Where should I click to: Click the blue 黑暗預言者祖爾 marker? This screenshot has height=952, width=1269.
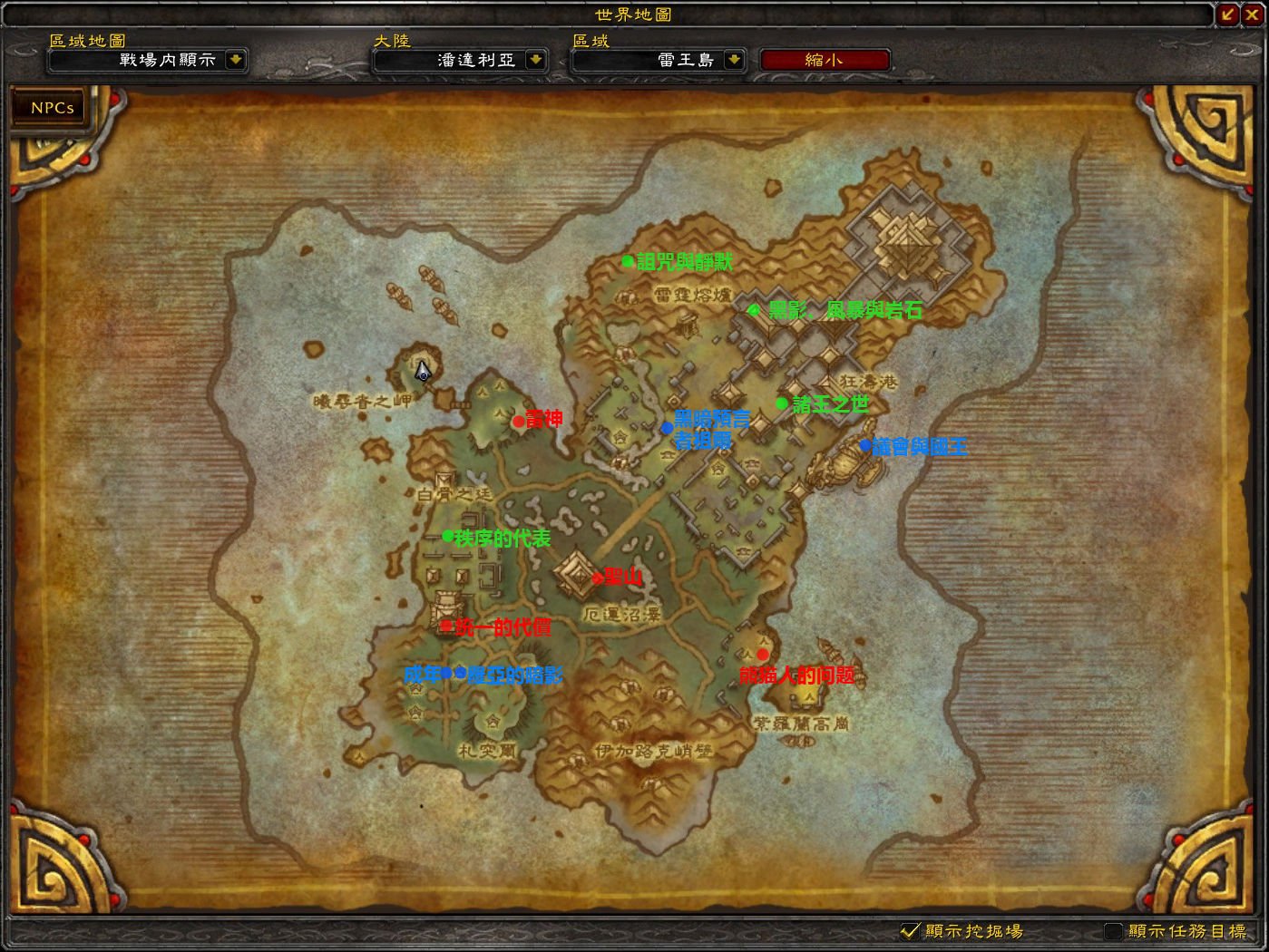pyautogui.click(x=667, y=427)
